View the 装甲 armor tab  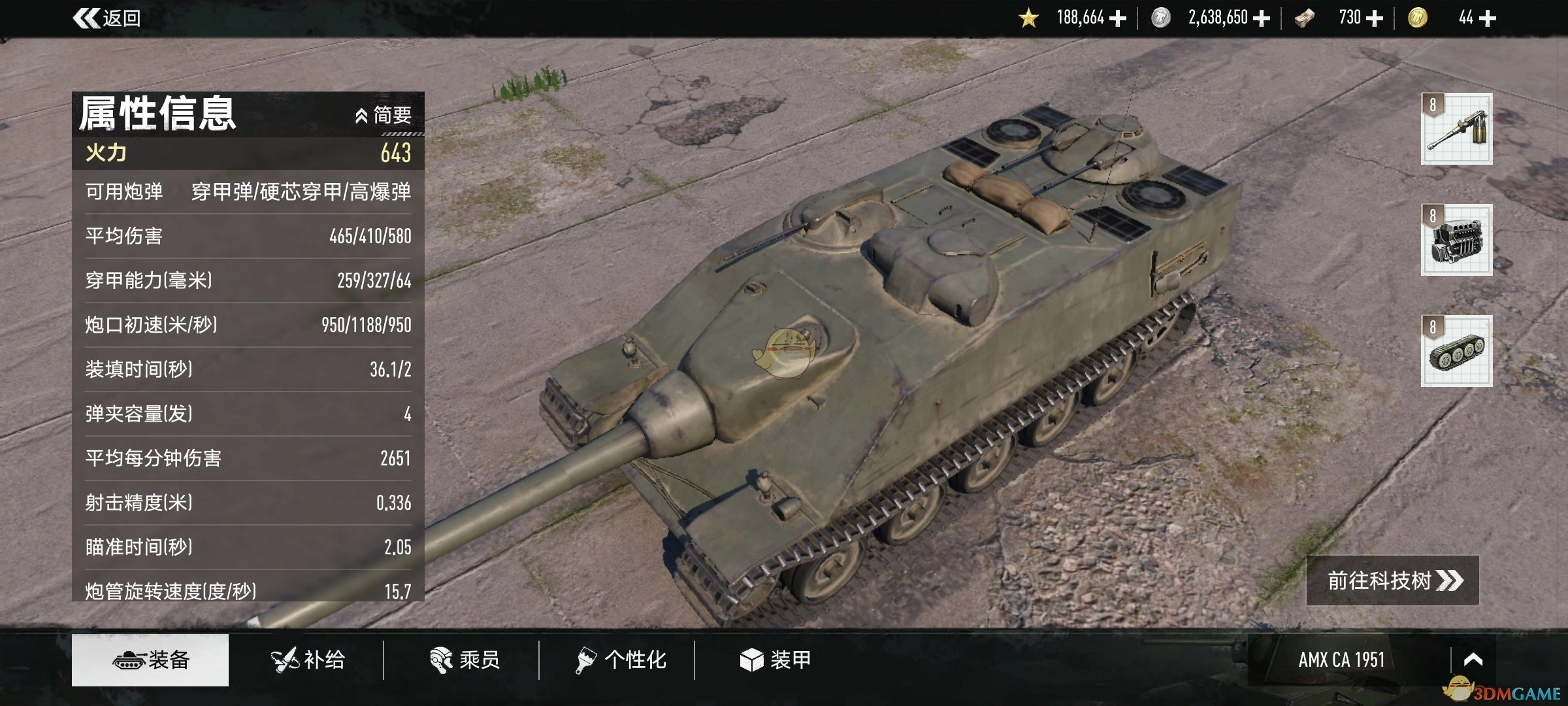776,660
